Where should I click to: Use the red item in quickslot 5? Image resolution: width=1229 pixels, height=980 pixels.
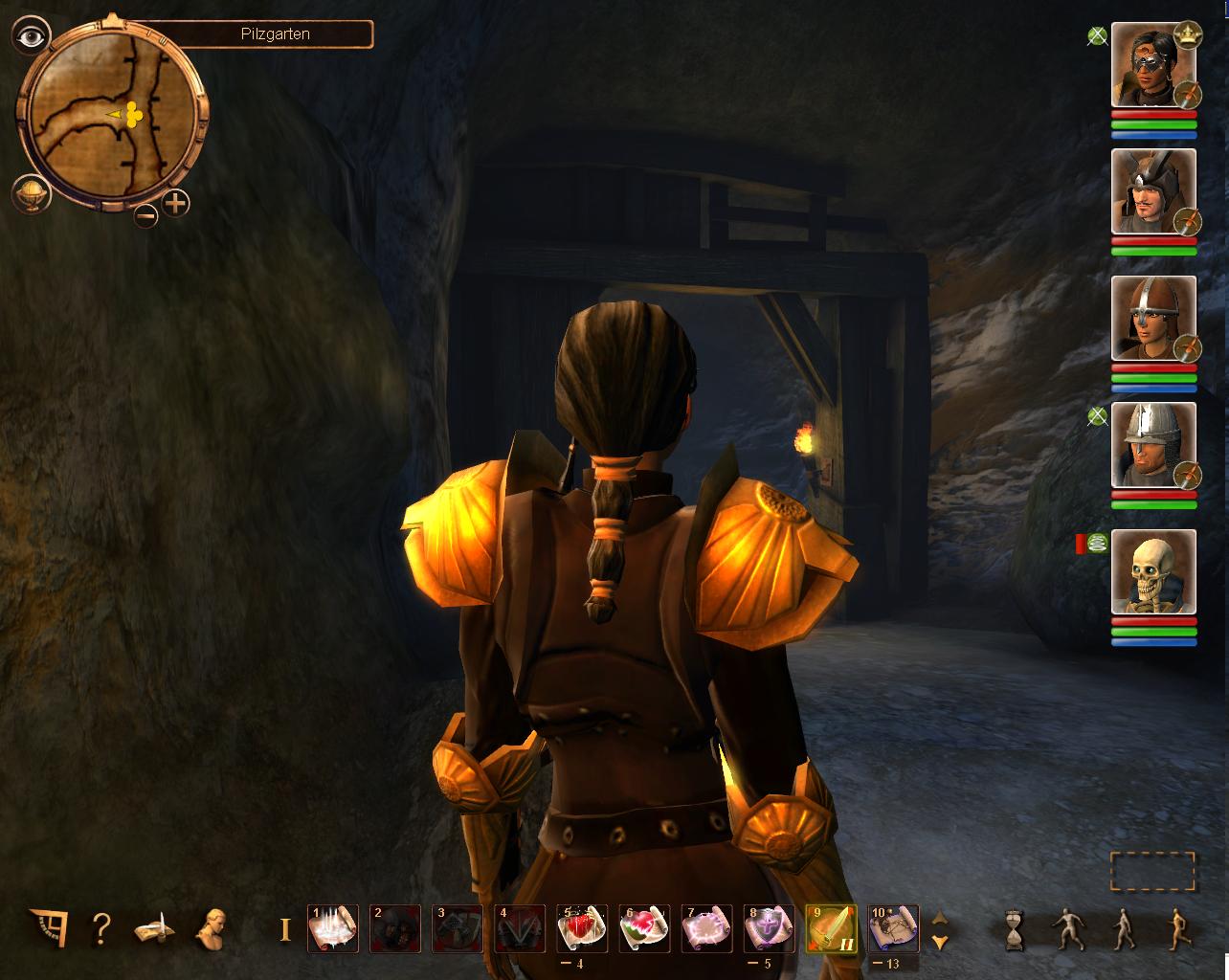pyautogui.click(x=582, y=928)
